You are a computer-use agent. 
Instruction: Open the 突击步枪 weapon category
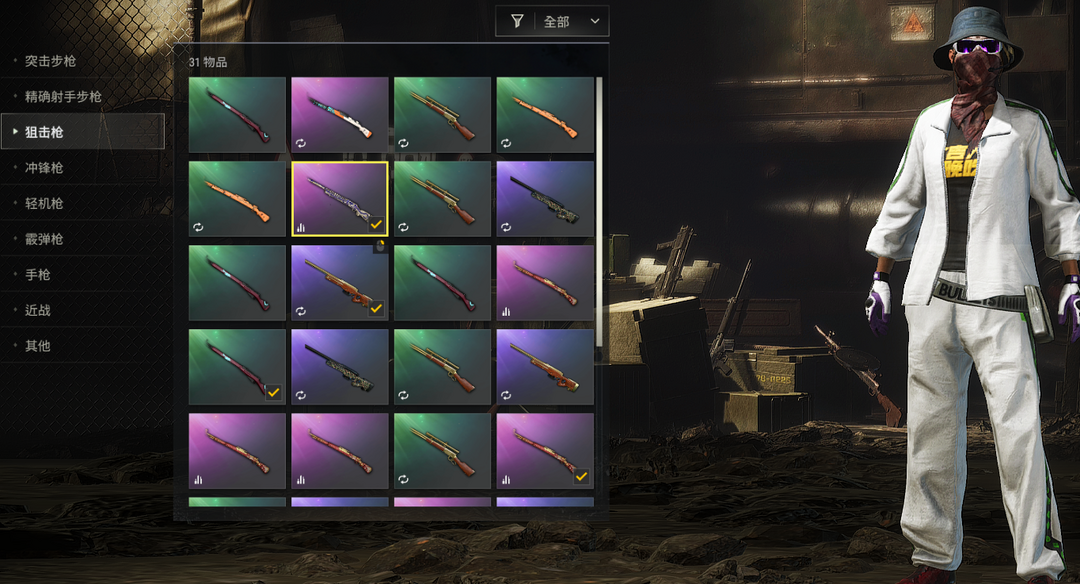(50, 61)
